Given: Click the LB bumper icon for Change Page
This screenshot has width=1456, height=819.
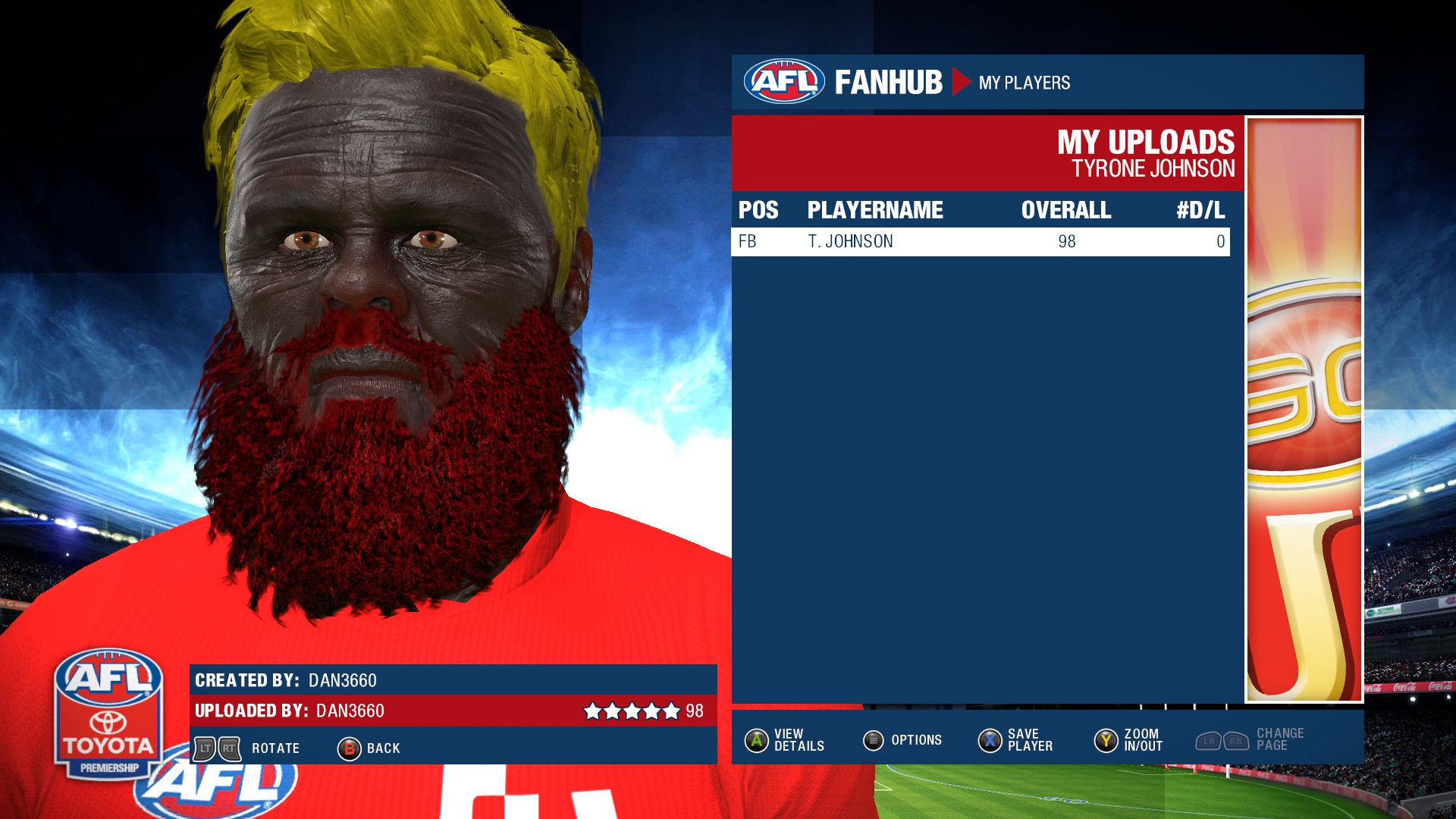Looking at the screenshot, I should pos(1209,740).
